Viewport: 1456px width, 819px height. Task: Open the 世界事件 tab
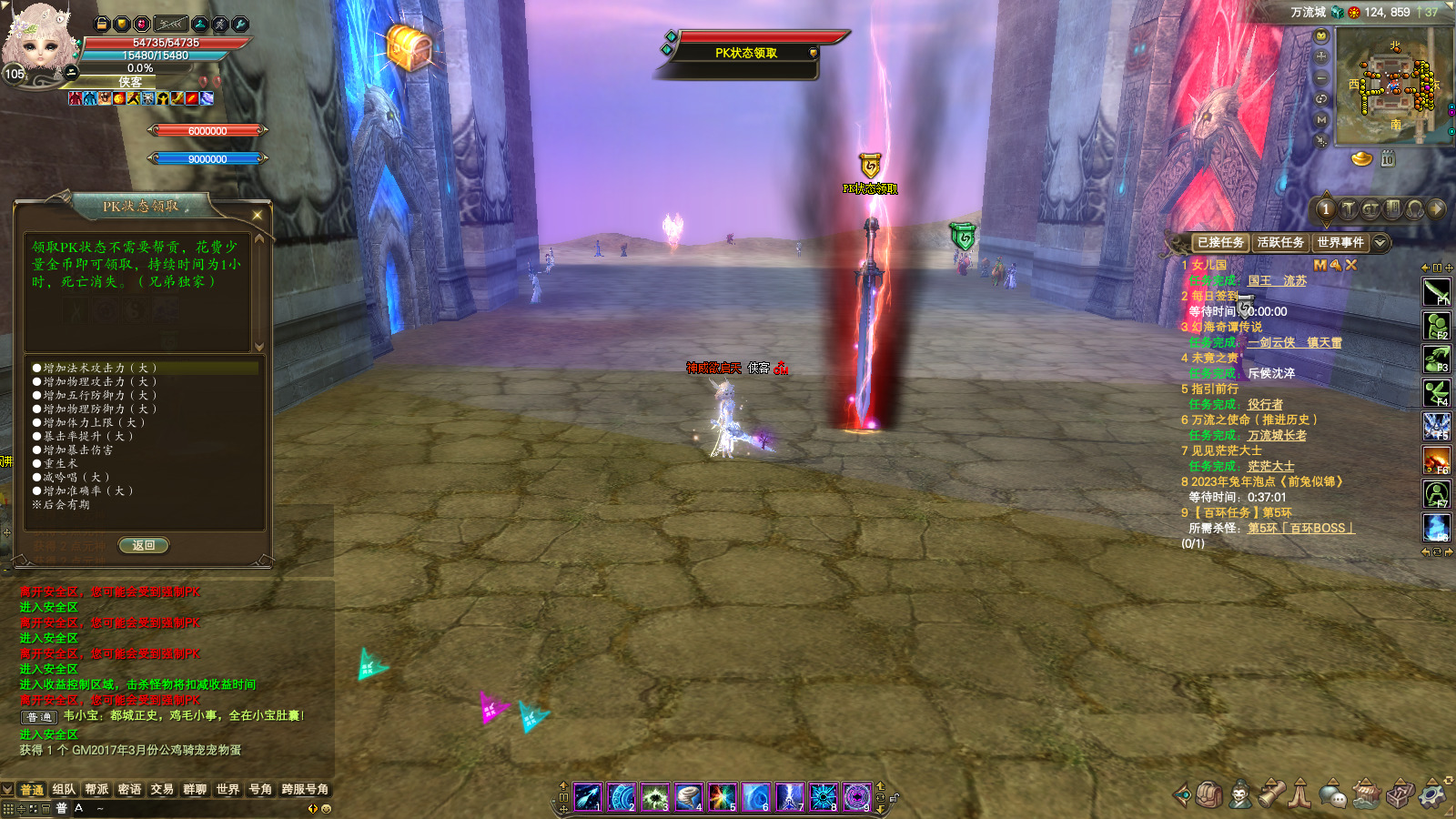point(1340,243)
